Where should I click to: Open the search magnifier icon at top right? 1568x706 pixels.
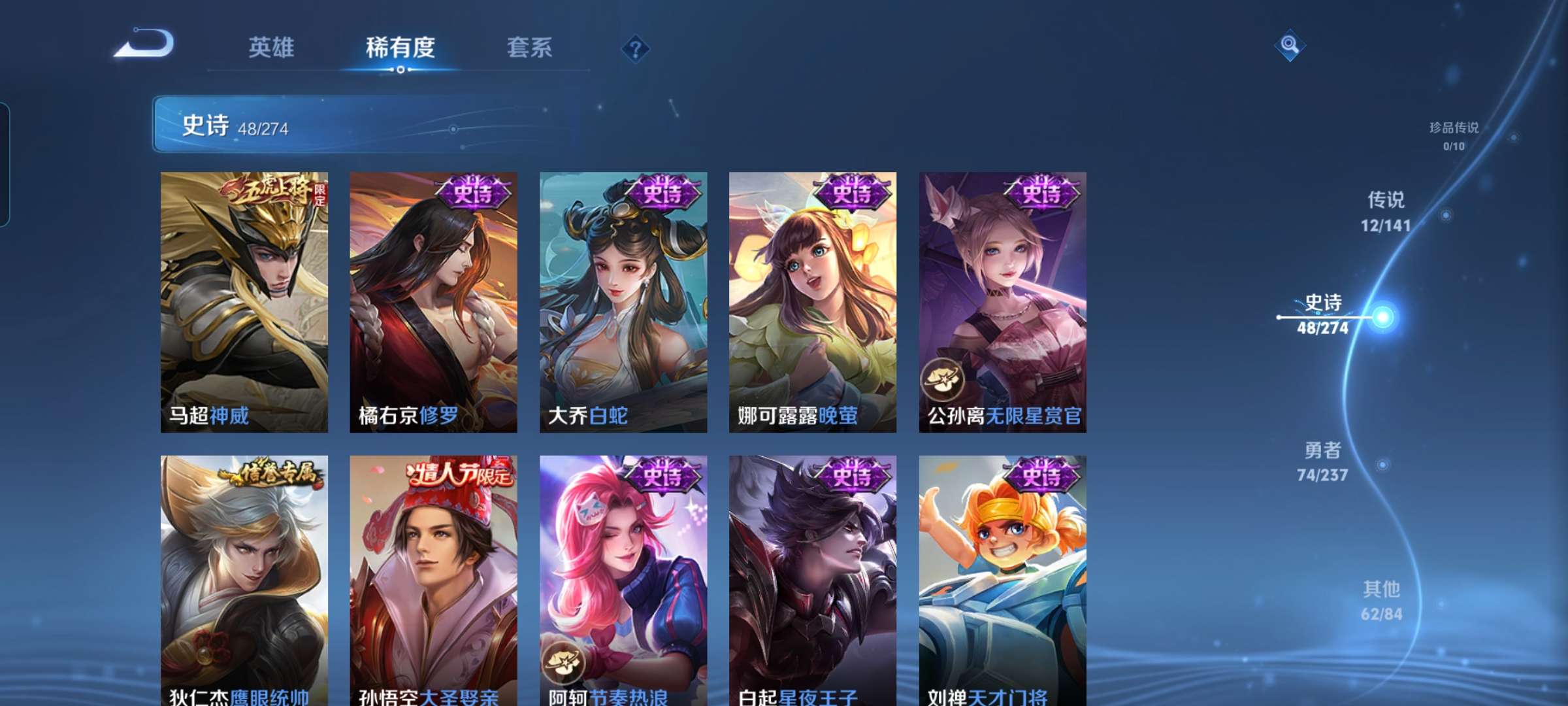1290,44
